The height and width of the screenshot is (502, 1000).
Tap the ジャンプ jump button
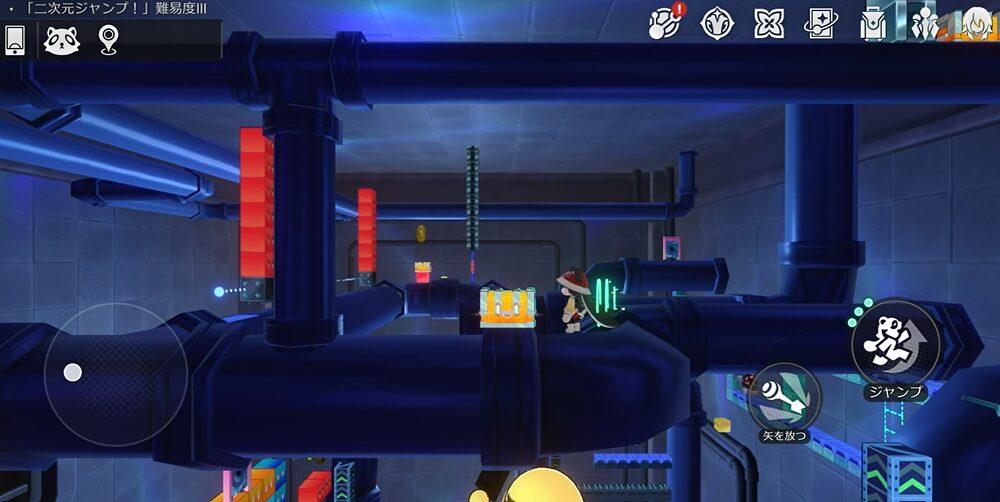pos(894,344)
